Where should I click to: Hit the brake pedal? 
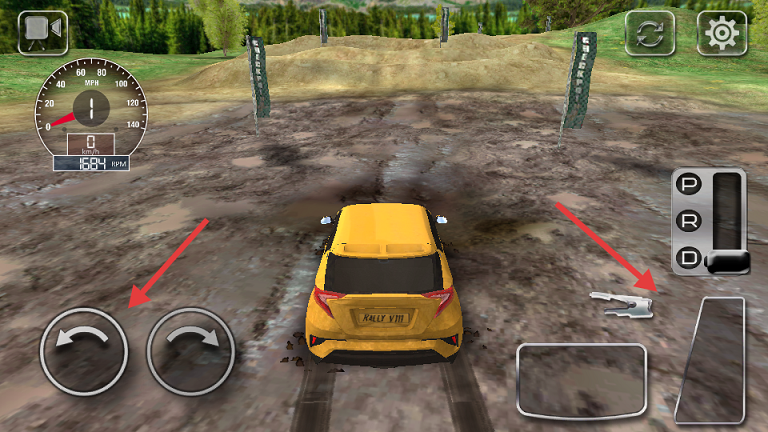click(x=581, y=379)
